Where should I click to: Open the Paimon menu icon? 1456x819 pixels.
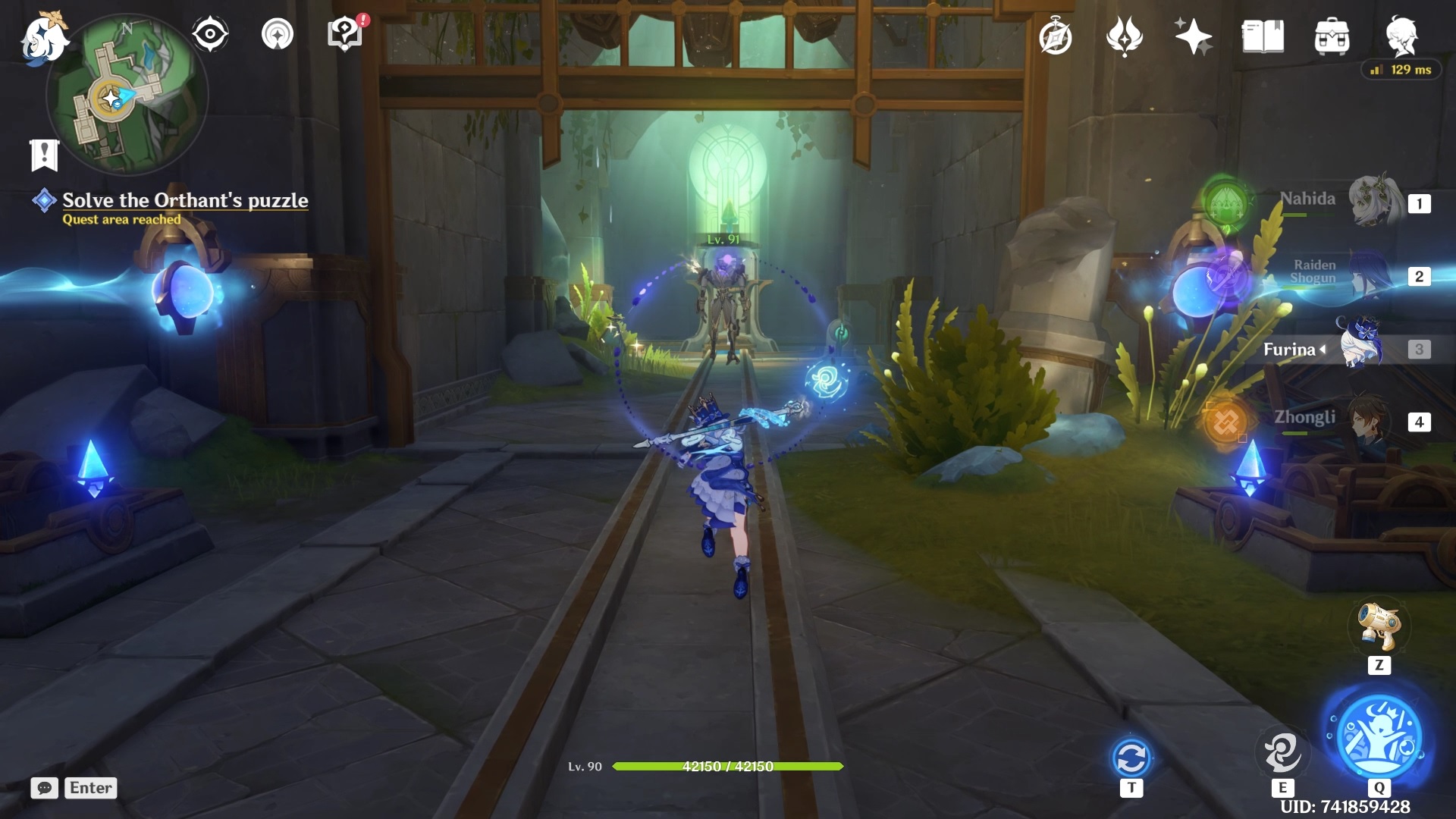coord(43,38)
